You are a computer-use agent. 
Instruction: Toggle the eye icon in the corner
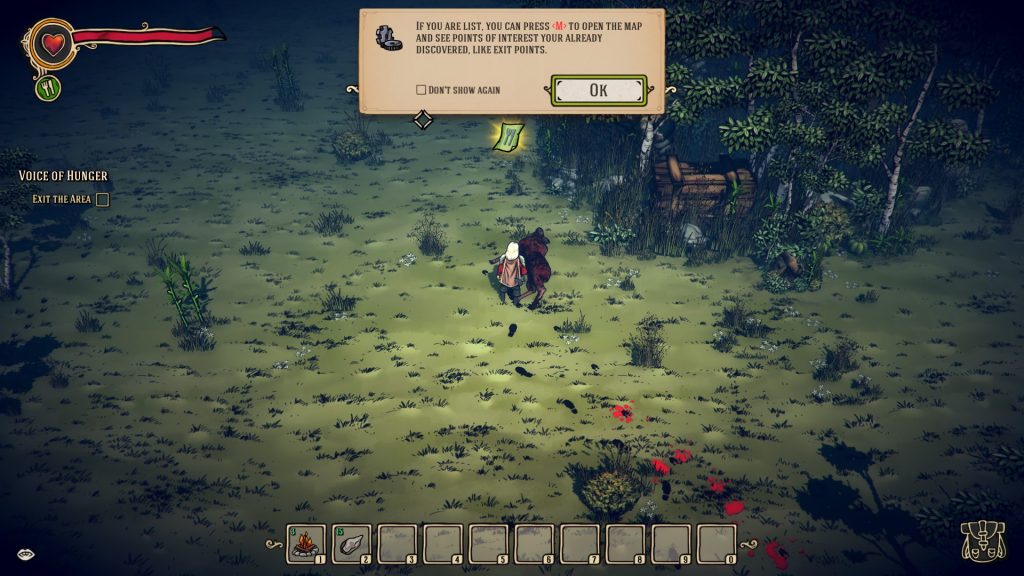tap(23, 553)
